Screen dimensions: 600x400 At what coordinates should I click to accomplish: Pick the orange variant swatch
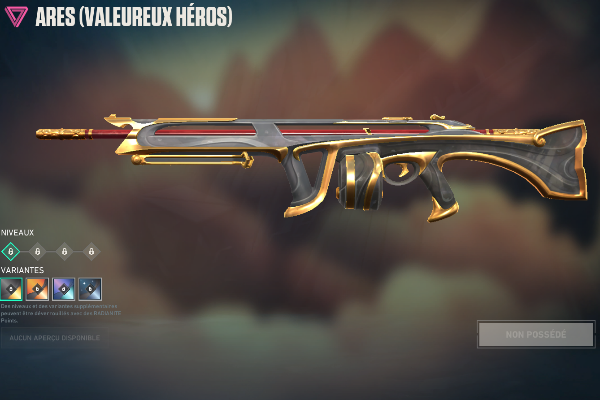click(x=37, y=289)
